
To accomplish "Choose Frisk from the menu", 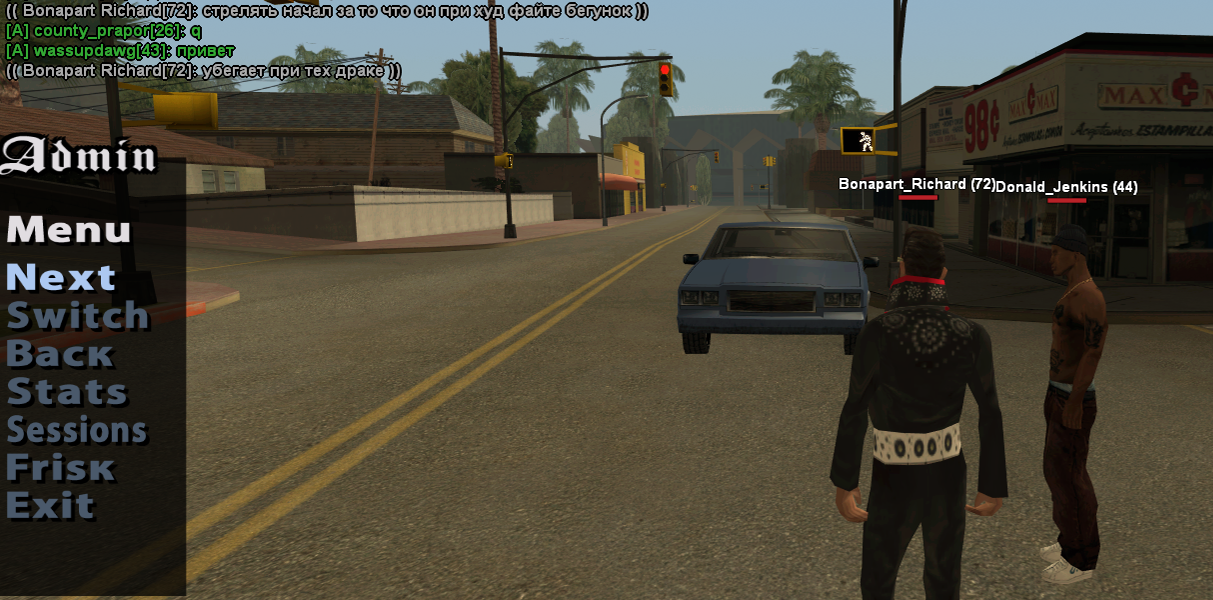I will click(60, 468).
